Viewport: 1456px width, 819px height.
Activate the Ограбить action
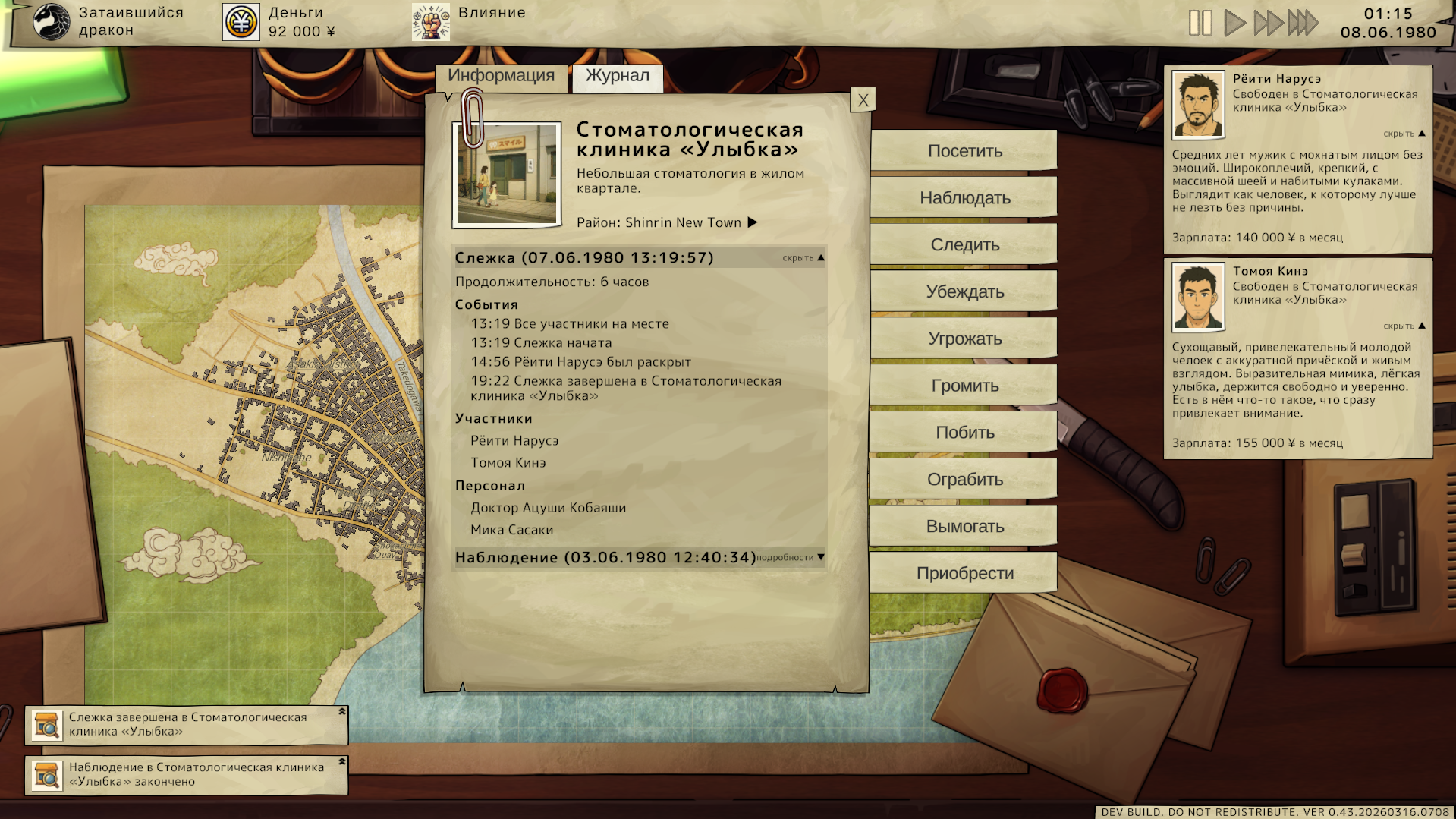[964, 480]
